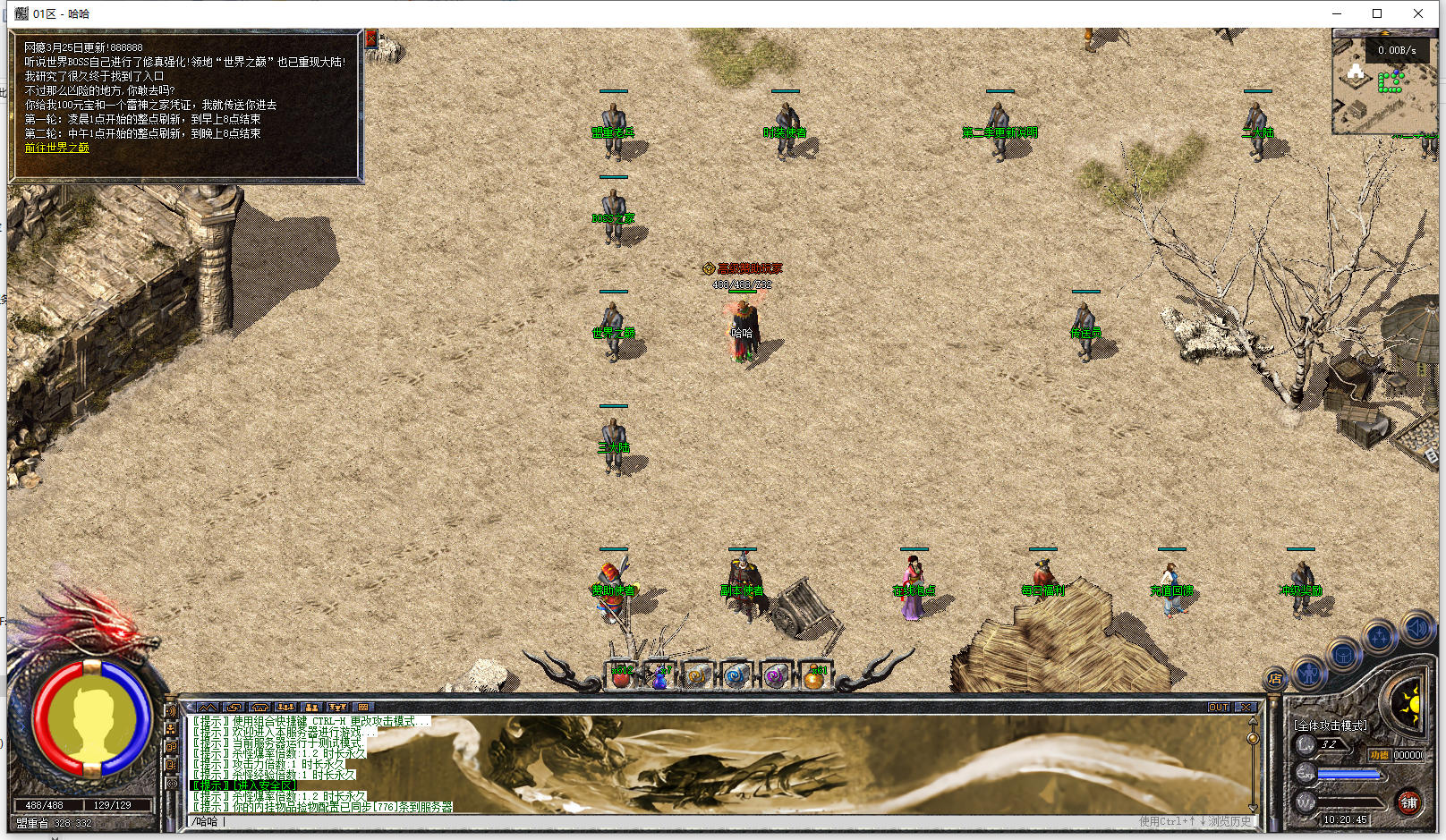The width and height of the screenshot is (1446, 840).
Task: Click the mountain-peaks icon in chat toolbar
Action: point(207,708)
